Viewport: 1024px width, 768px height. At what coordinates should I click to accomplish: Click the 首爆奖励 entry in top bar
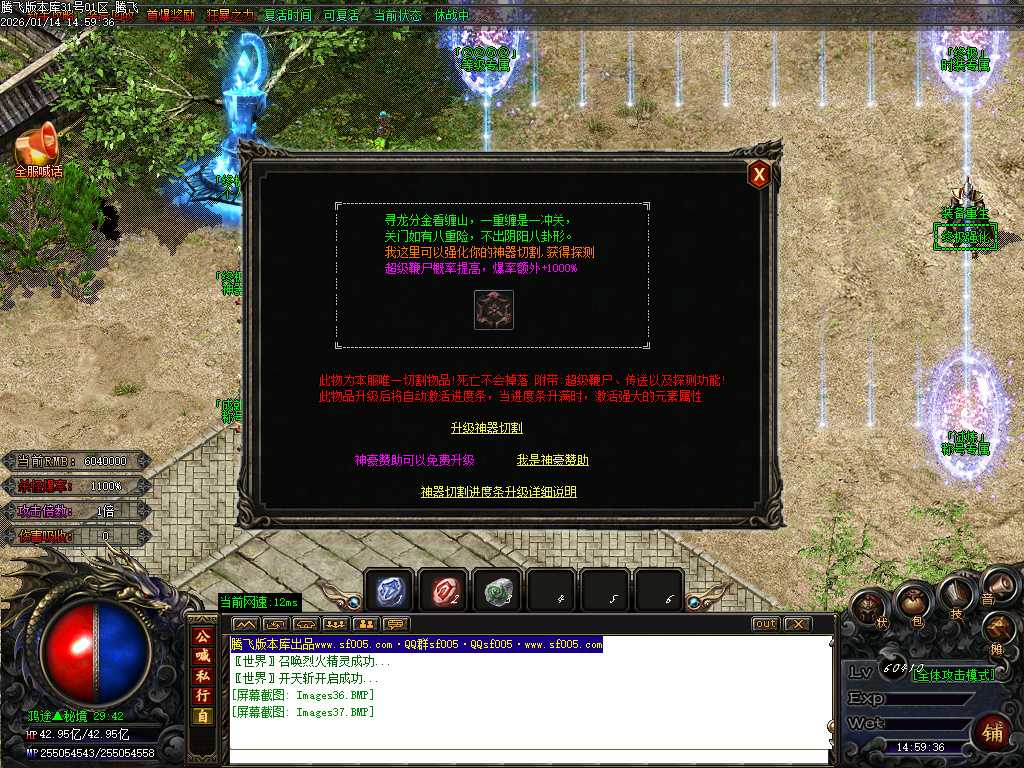[170, 16]
